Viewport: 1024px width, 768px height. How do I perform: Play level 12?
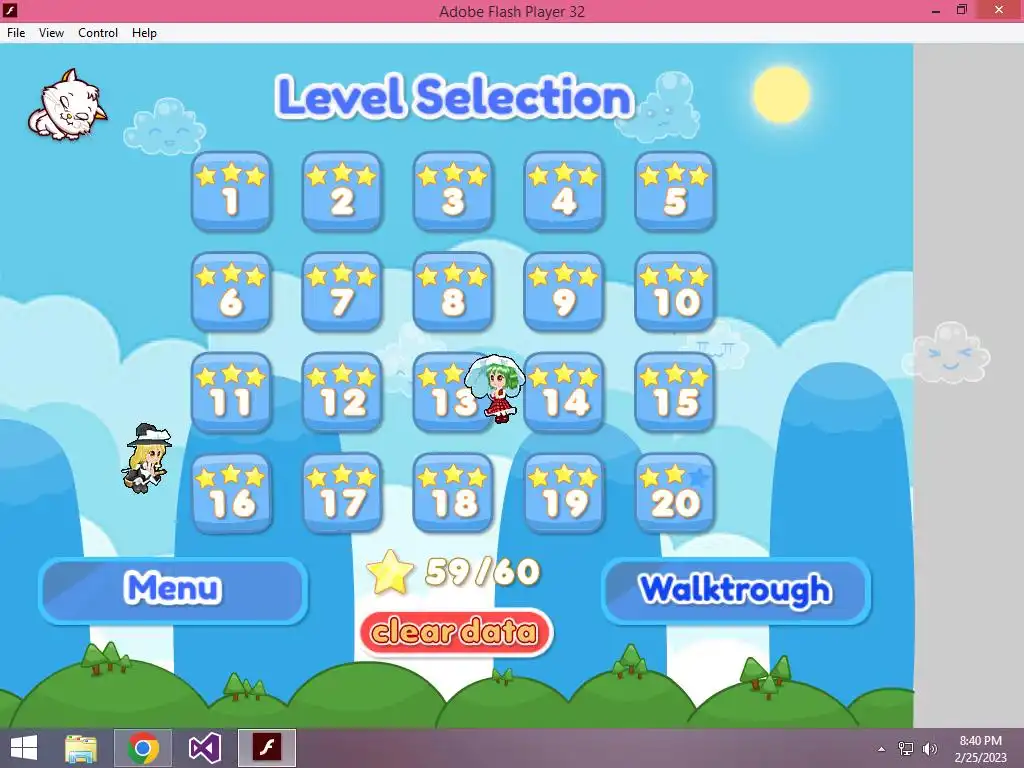click(x=342, y=393)
